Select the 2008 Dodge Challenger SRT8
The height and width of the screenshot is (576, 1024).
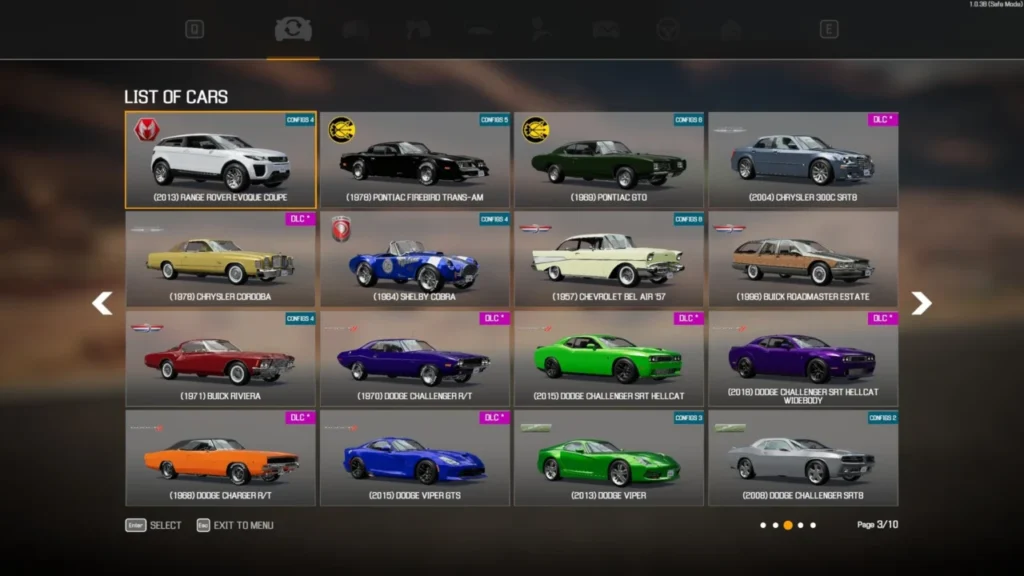(x=803, y=457)
